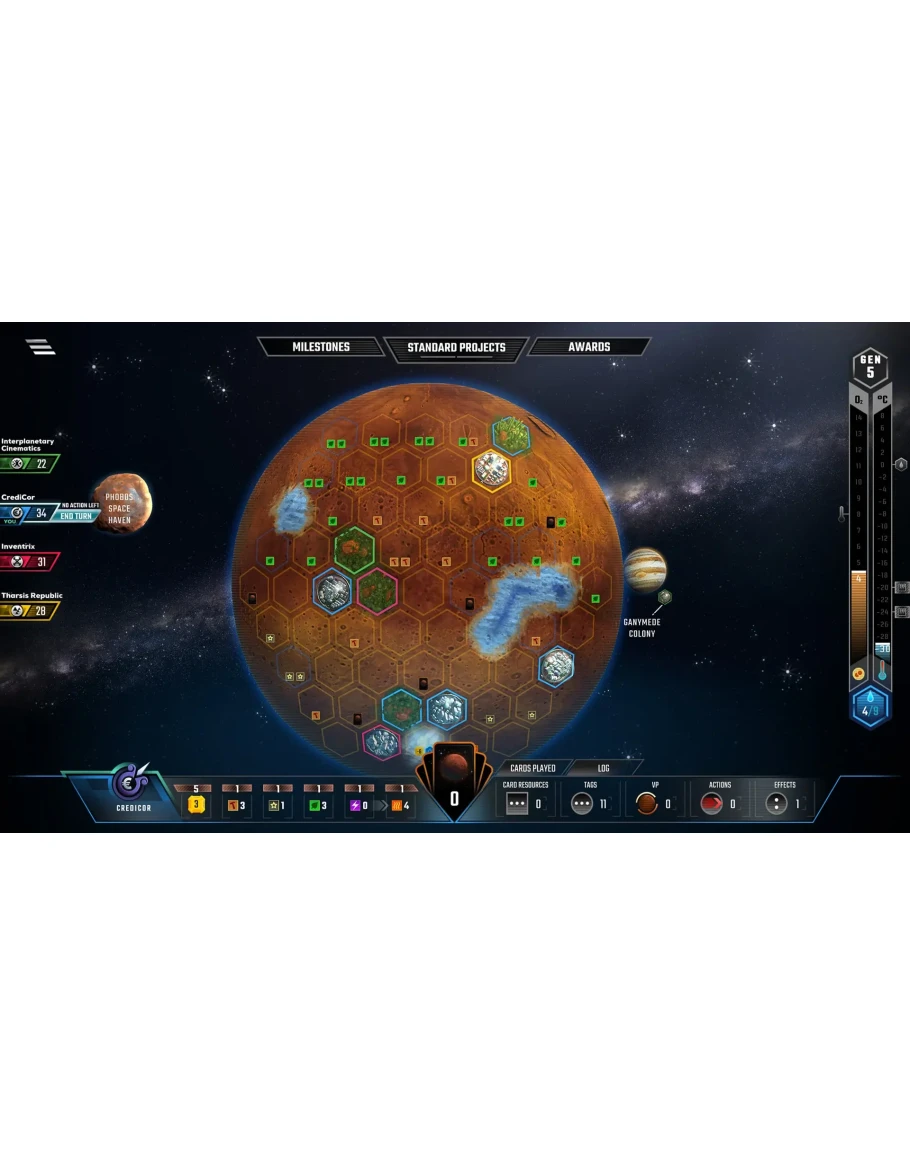910x1155 pixels.
Task: Open the Milestones panel
Action: tap(320, 347)
